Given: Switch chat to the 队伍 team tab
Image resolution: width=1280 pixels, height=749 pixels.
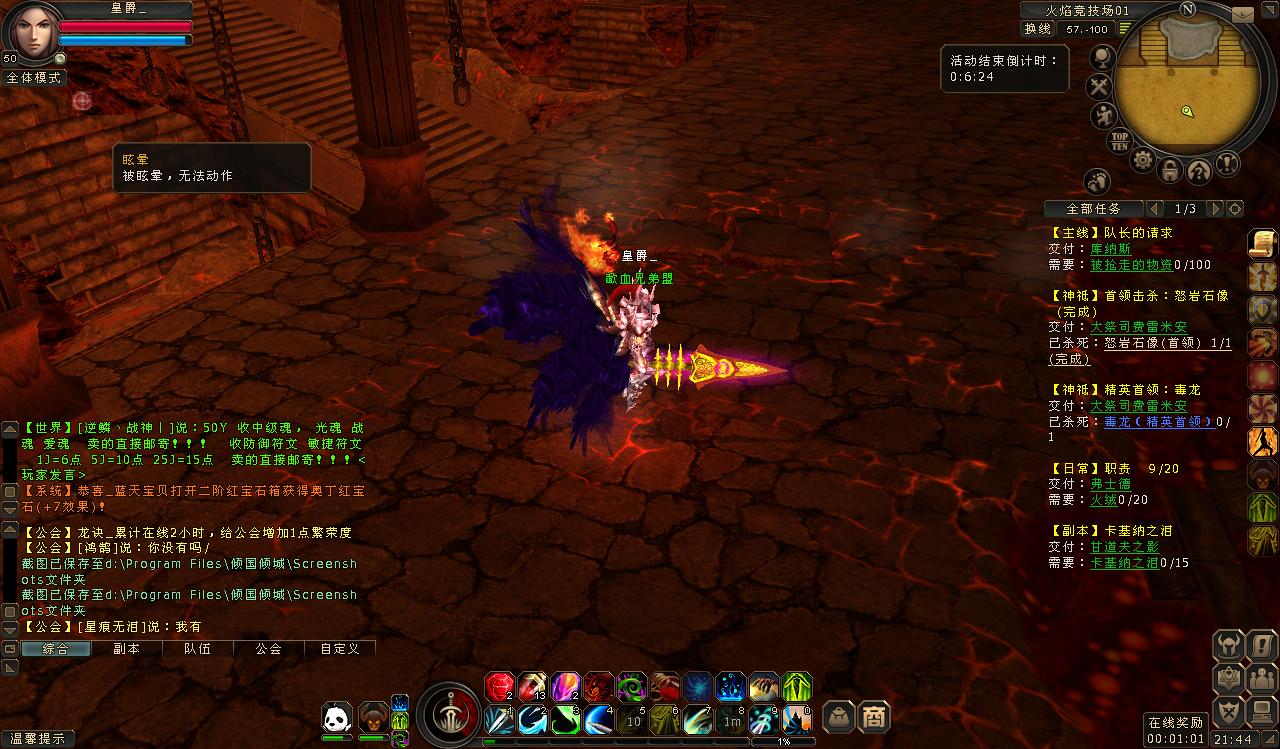Looking at the screenshot, I should [197, 648].
